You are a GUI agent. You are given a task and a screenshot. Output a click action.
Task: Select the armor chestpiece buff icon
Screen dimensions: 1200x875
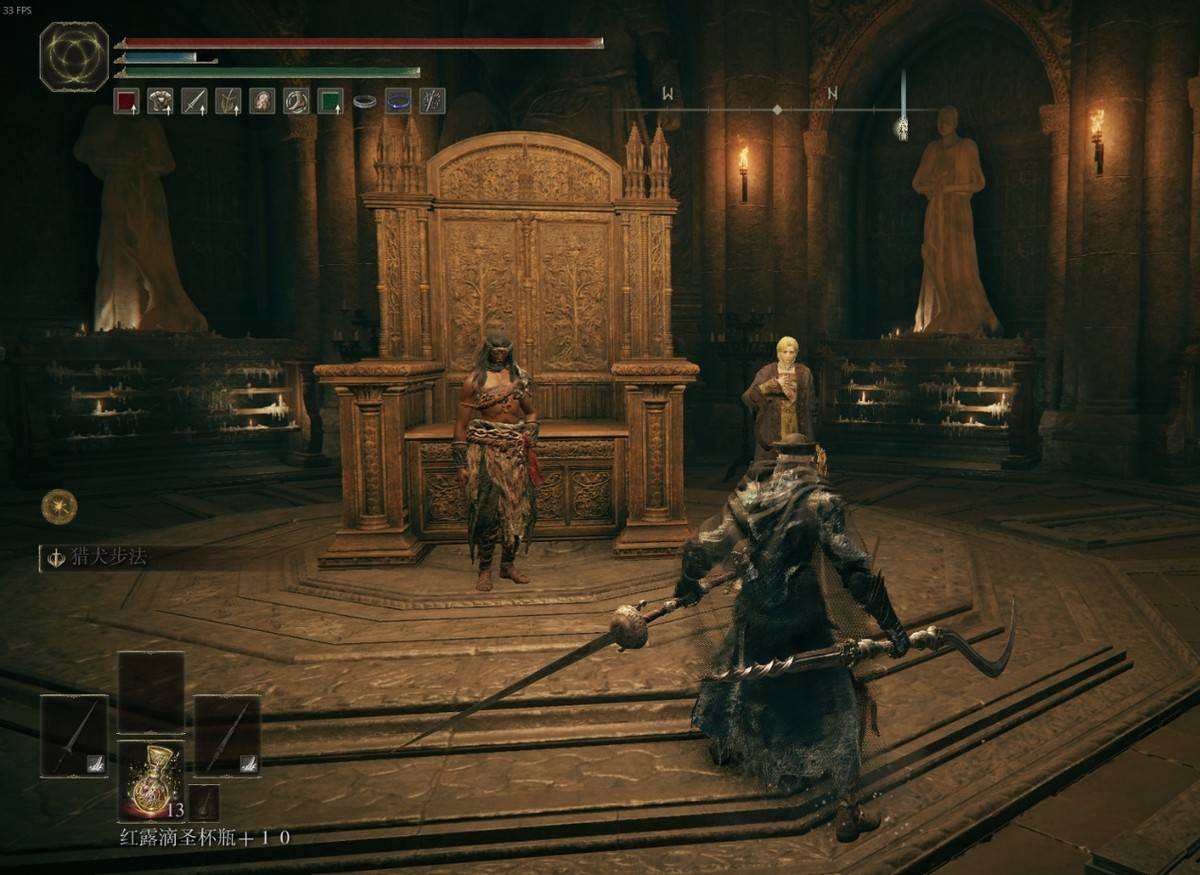[x=160, y=101]
